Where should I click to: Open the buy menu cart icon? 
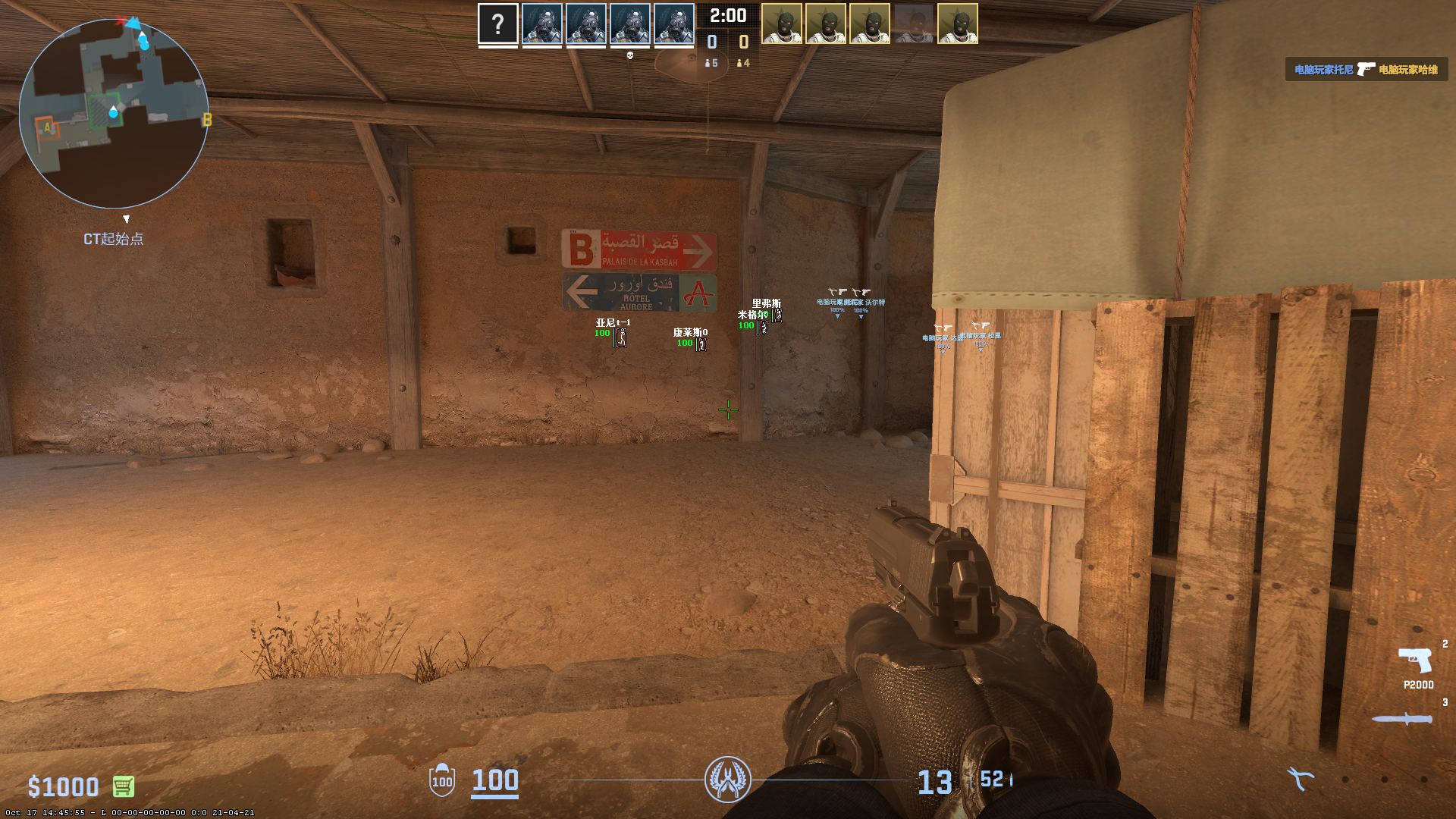[x=124, y=786]
